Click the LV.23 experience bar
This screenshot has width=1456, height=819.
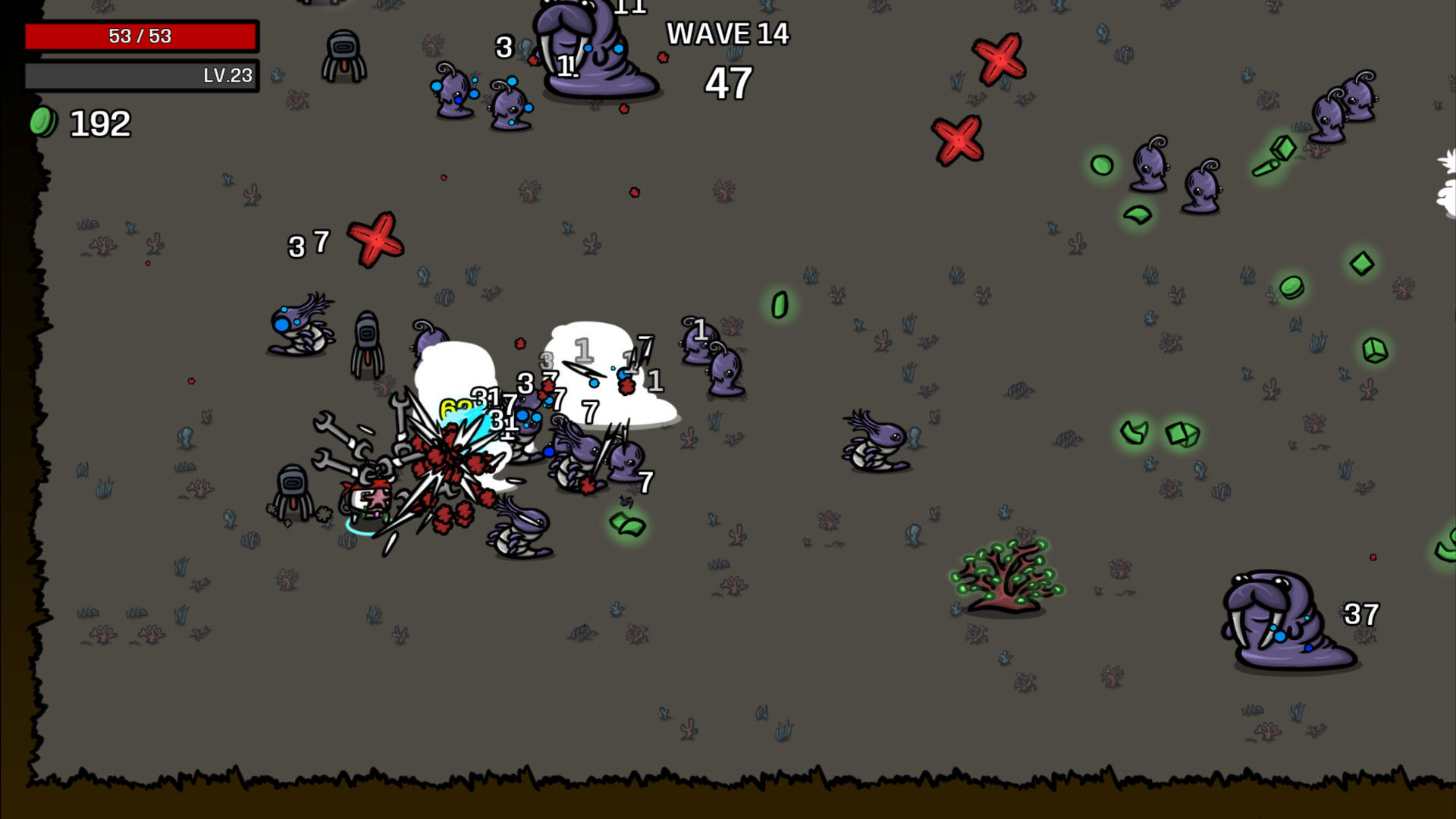(x=141, y=75)
